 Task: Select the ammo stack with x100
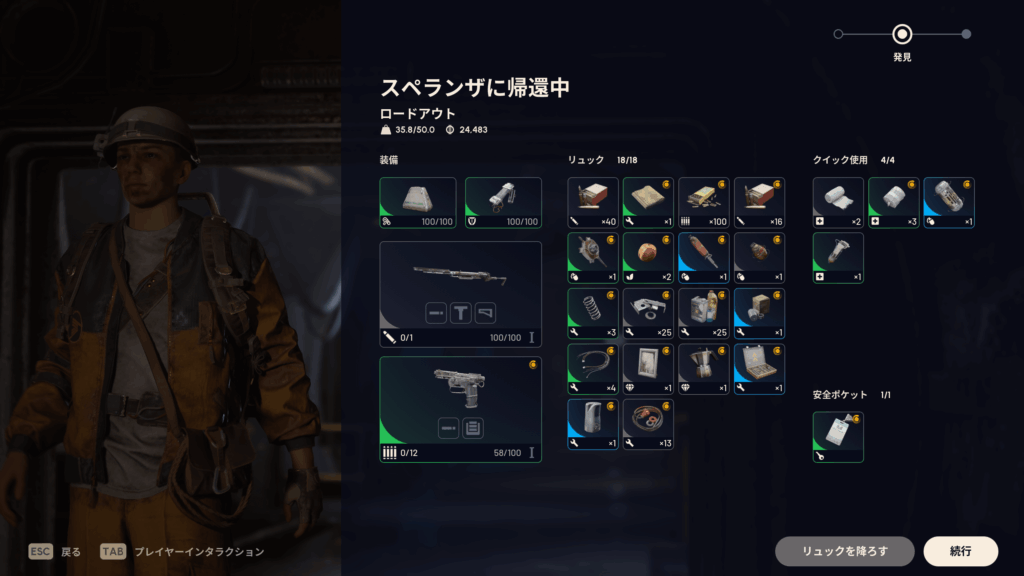pyautogui.click(x=704, y=203)
